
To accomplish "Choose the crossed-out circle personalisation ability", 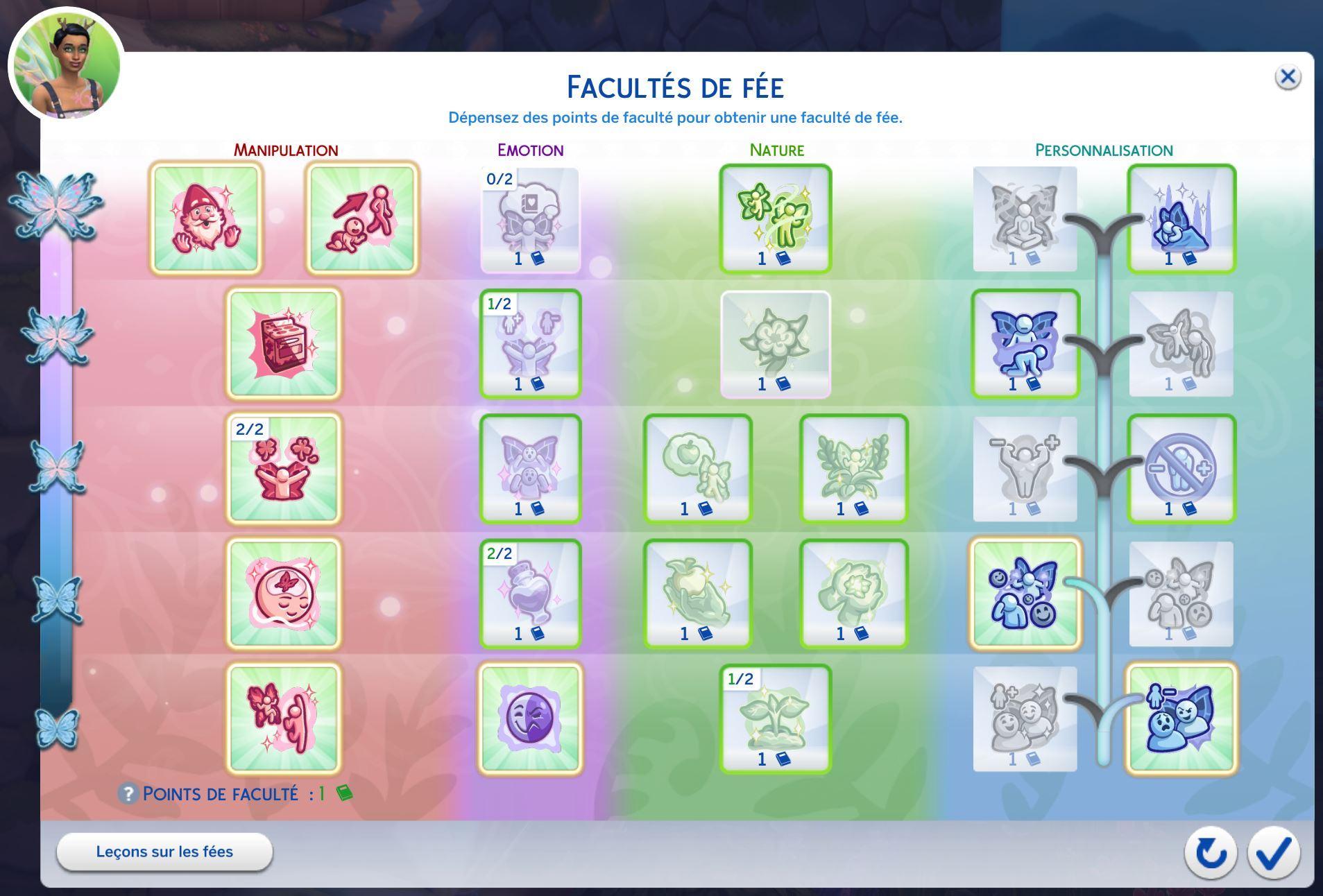I will pyautogui.click(x=1181, y=469).
